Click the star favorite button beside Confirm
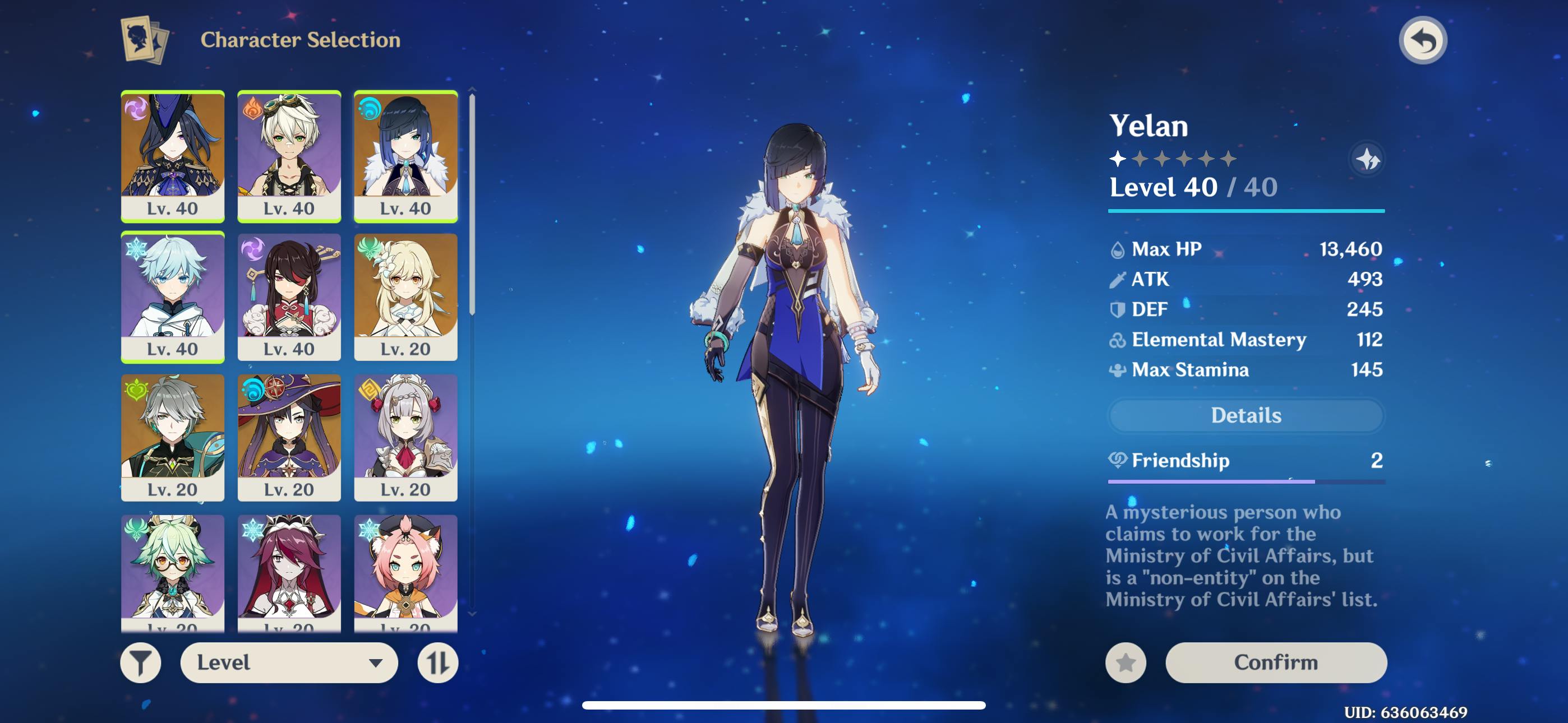 (1126, 662)
